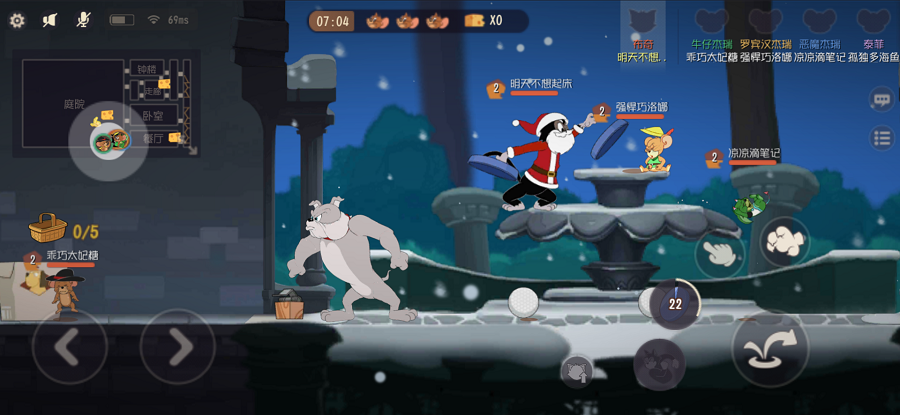The width and height of the screenshot is (900, 415).
Task: Select the mouse portrait 恶魔杰瑞
Action: [819, 22]
